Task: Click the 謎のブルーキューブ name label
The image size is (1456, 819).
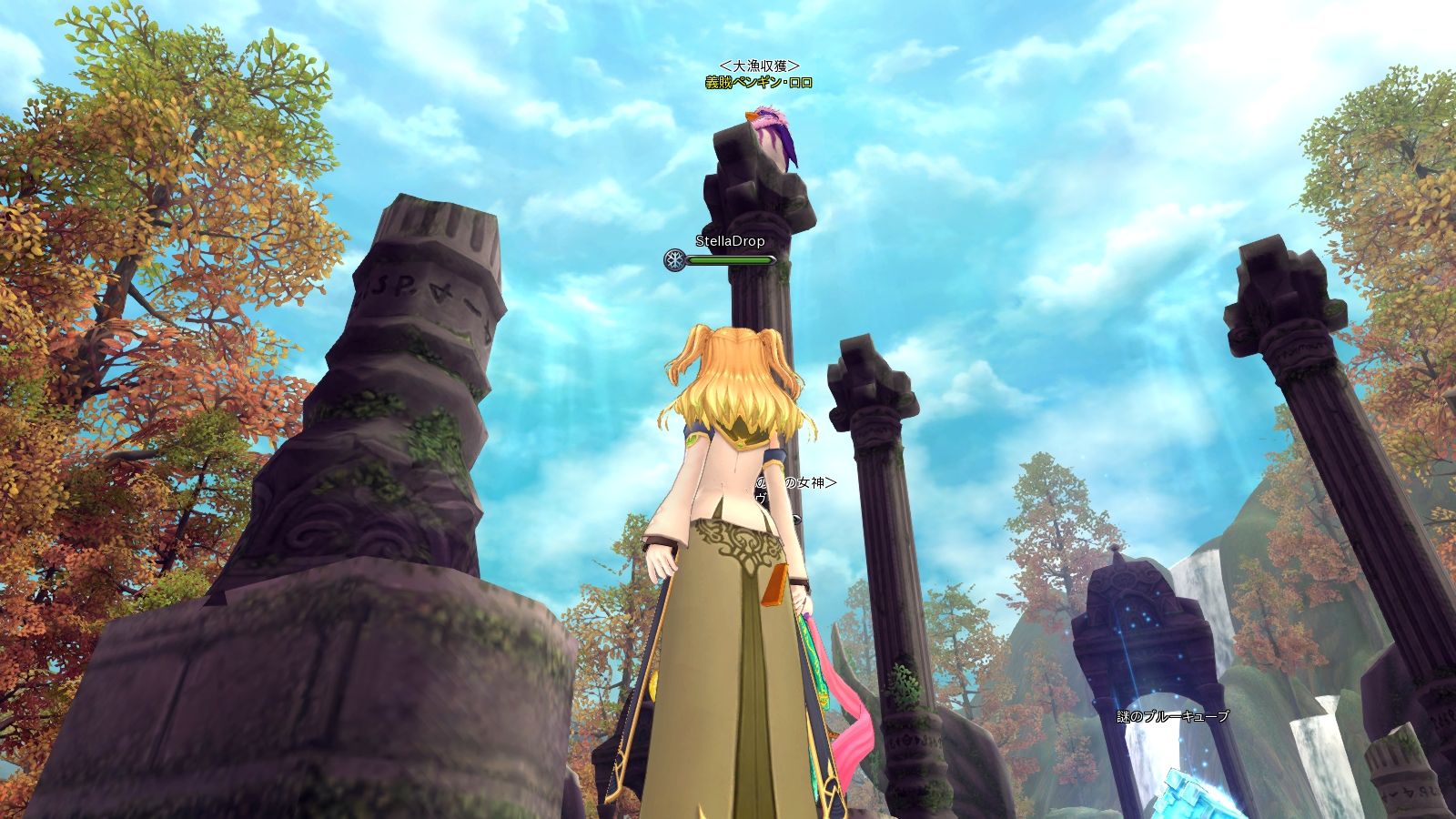Action: coord(1173,716)
